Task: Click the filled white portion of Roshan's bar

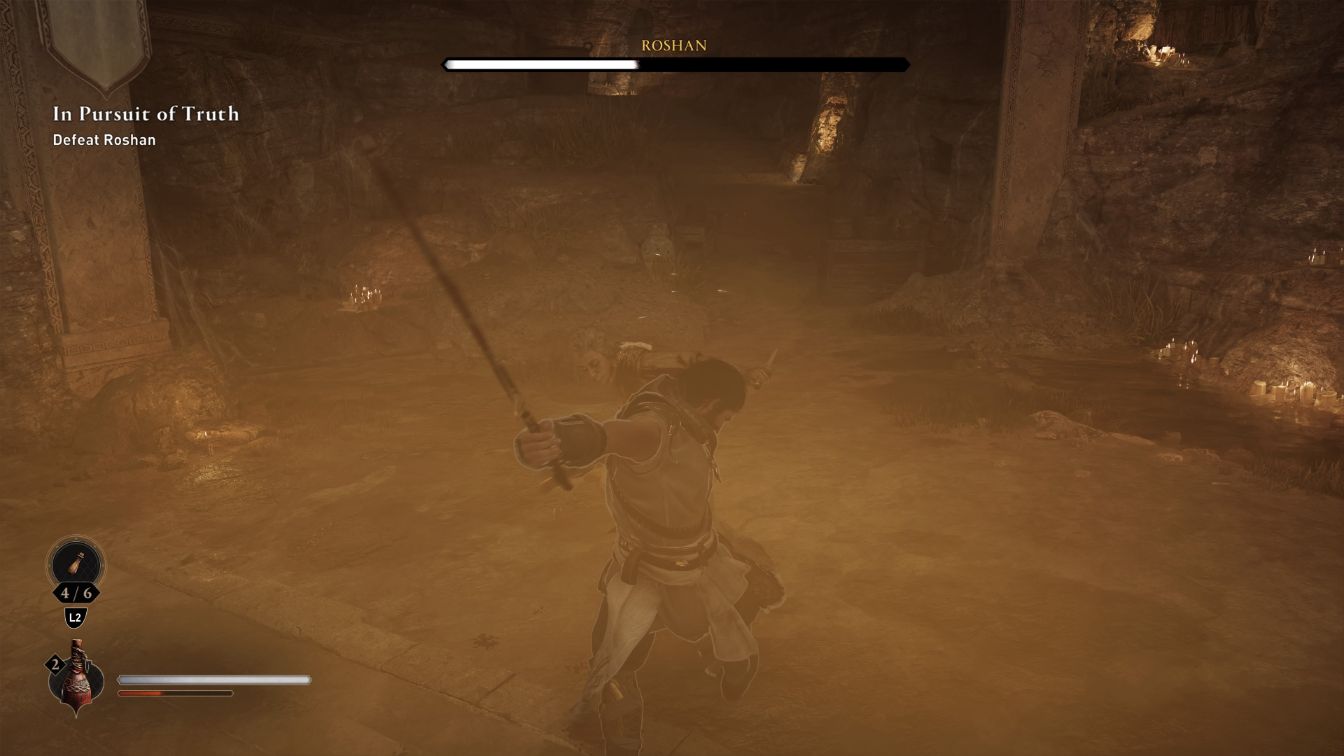Action: click(x=540, y=64)
